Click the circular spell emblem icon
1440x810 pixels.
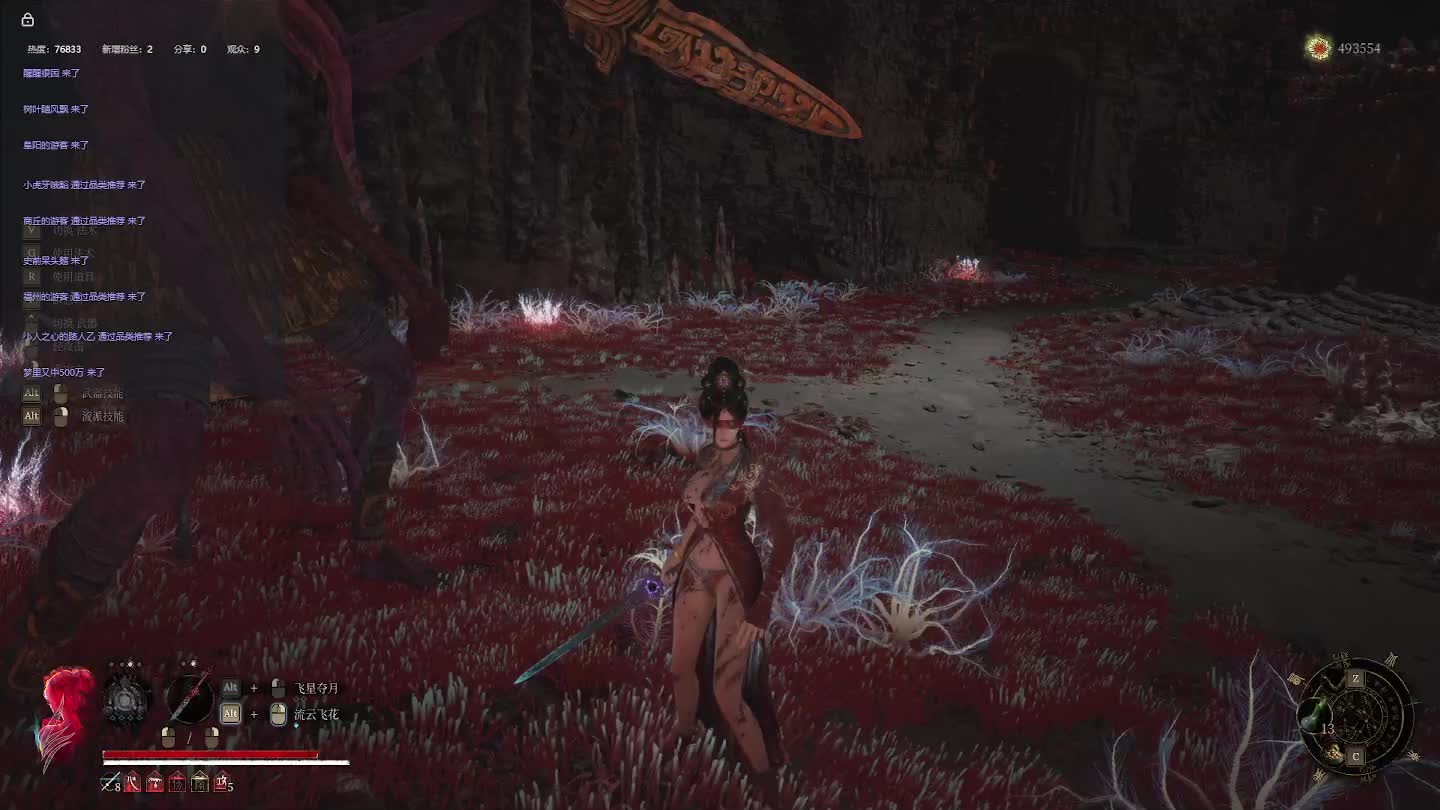tap(127, 699)
